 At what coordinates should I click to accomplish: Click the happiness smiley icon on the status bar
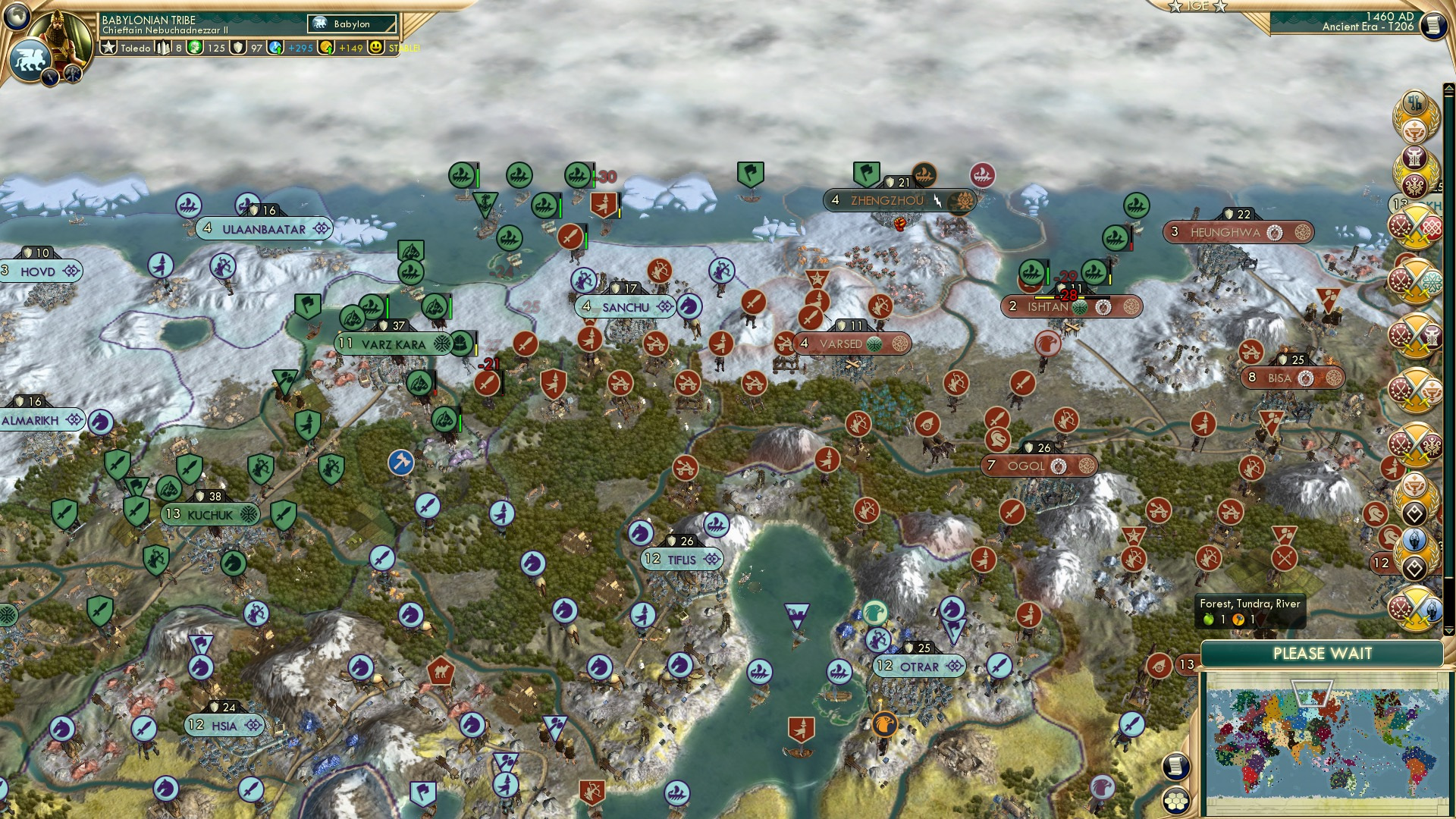(375, 48)
